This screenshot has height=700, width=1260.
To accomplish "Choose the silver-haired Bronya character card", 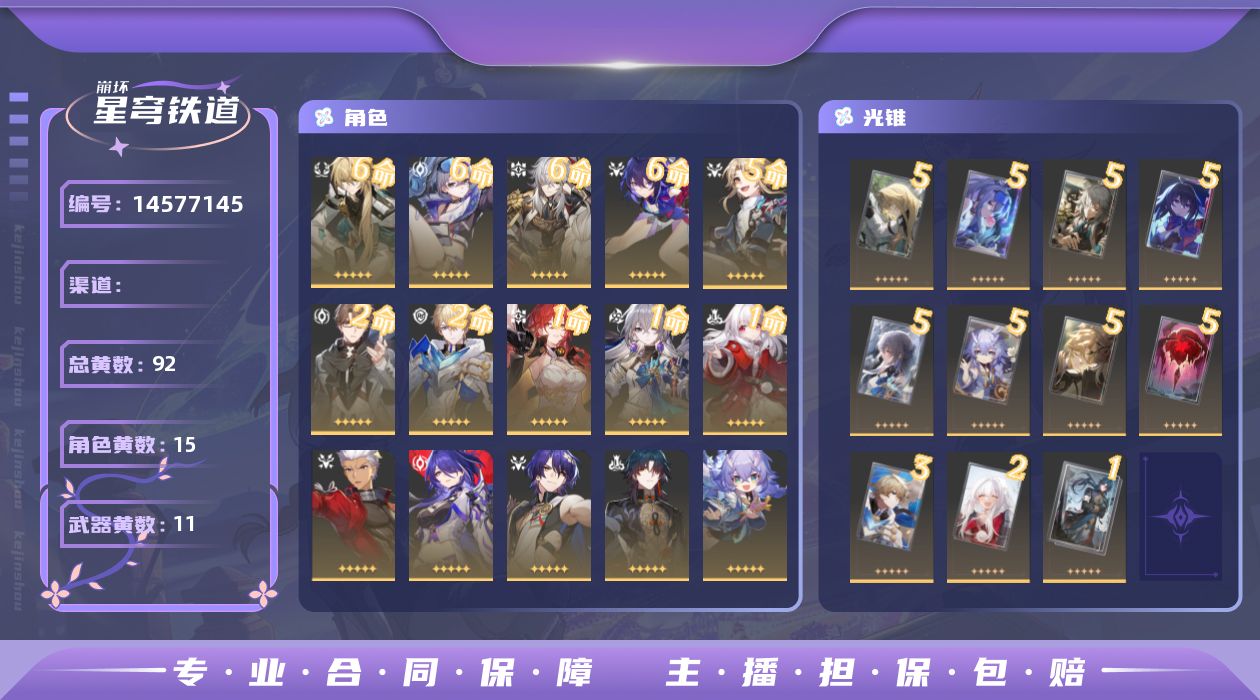I will (647, 369).
